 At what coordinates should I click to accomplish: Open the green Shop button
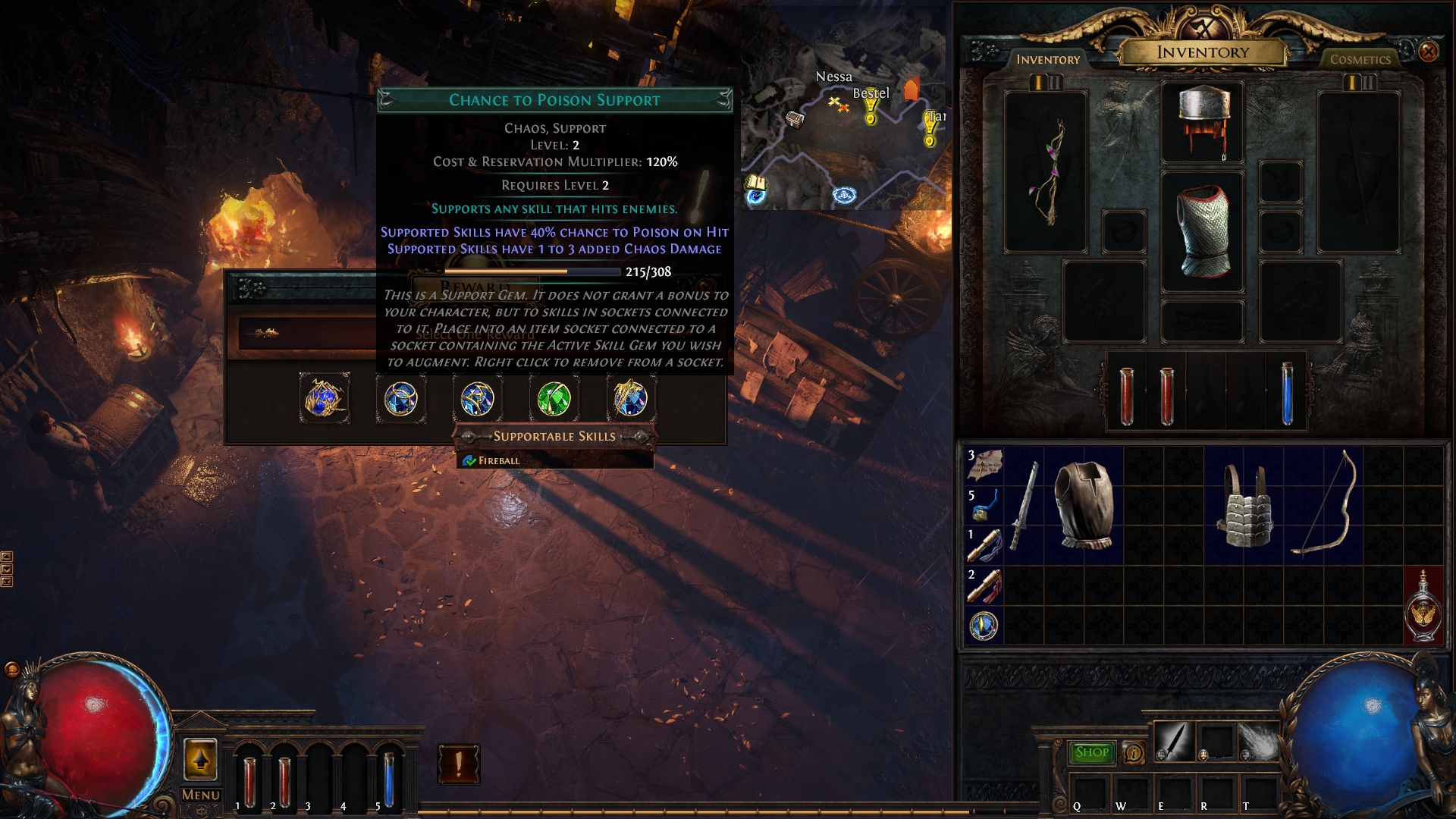pyautogui.click(x=1091, y=752)
